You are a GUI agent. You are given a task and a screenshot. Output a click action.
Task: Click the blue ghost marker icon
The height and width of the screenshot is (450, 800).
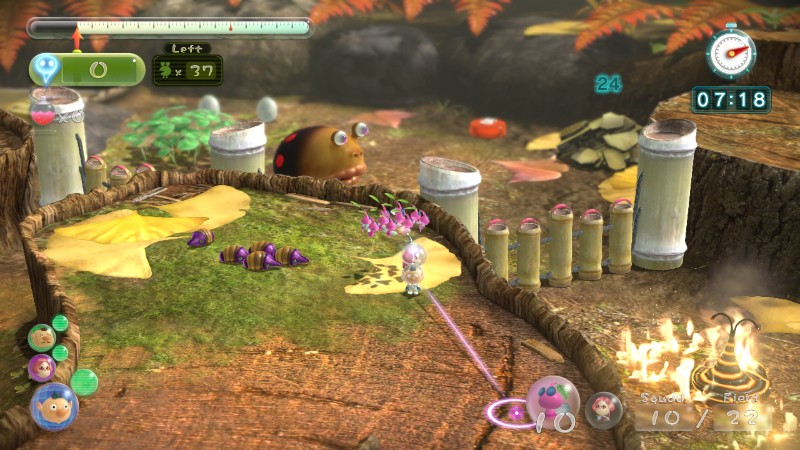coord(45,69)
